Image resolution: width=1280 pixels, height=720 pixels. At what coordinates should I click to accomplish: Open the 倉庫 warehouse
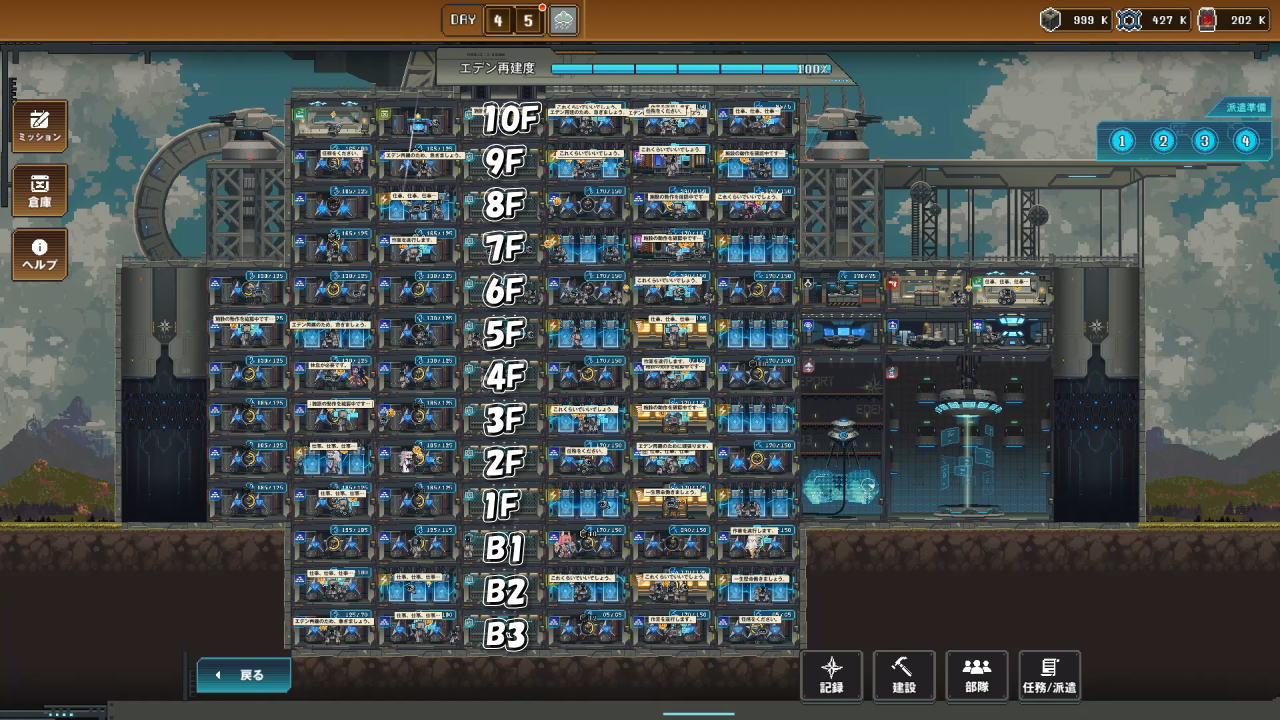[40, 190]
